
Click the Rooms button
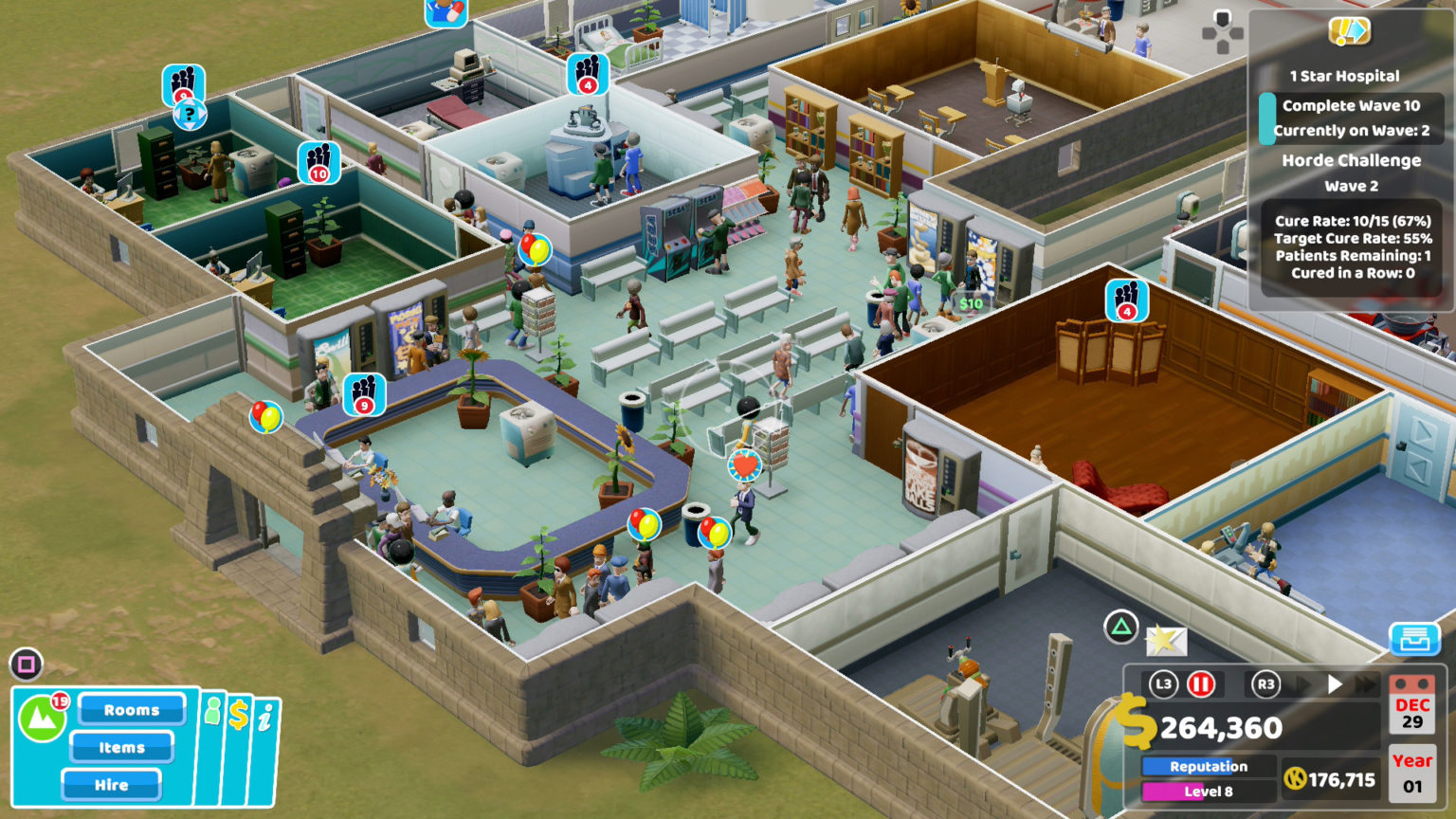pos(131,709)
